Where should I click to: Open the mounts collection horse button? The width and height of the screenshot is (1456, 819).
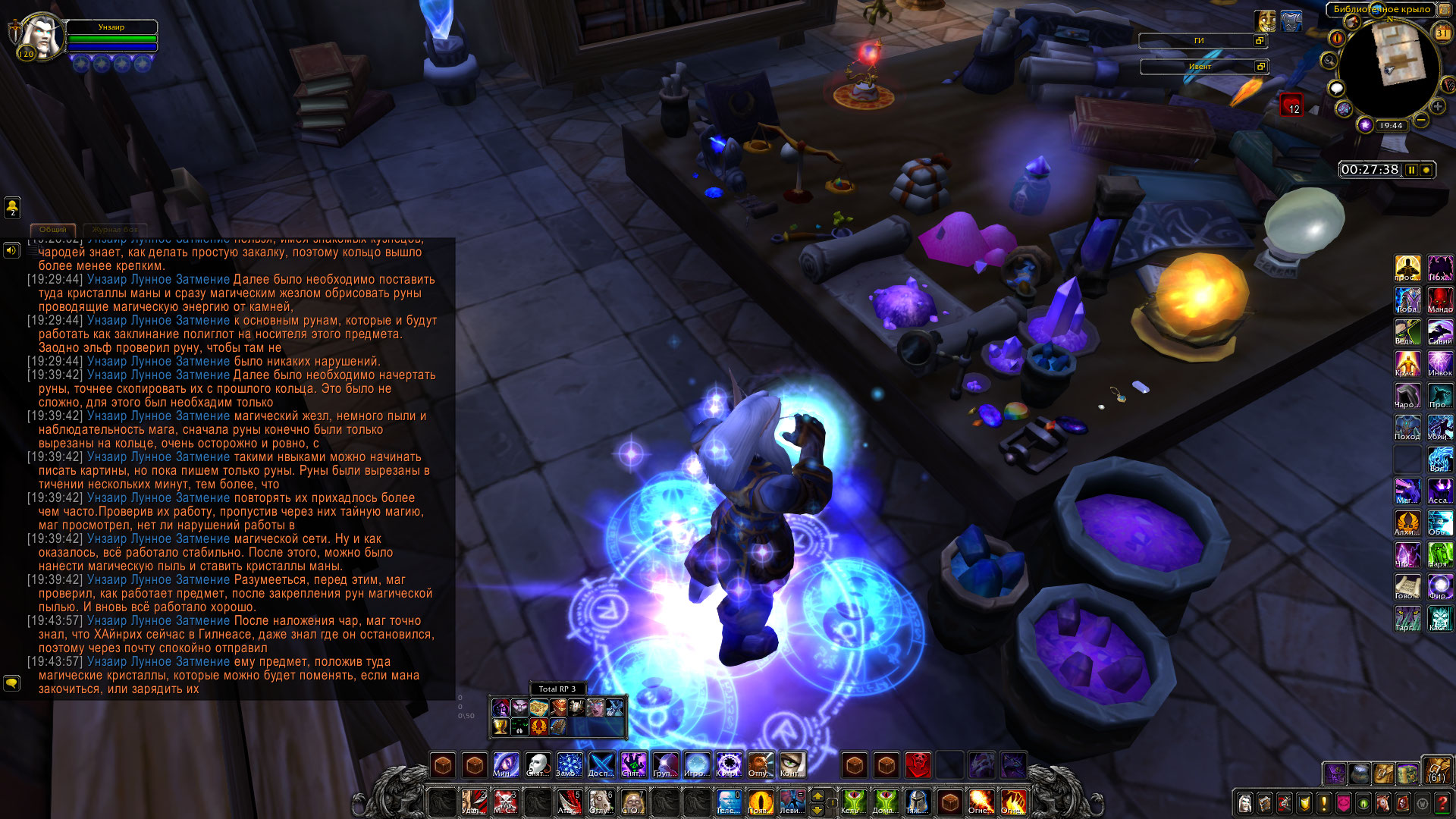point(1383,802)
